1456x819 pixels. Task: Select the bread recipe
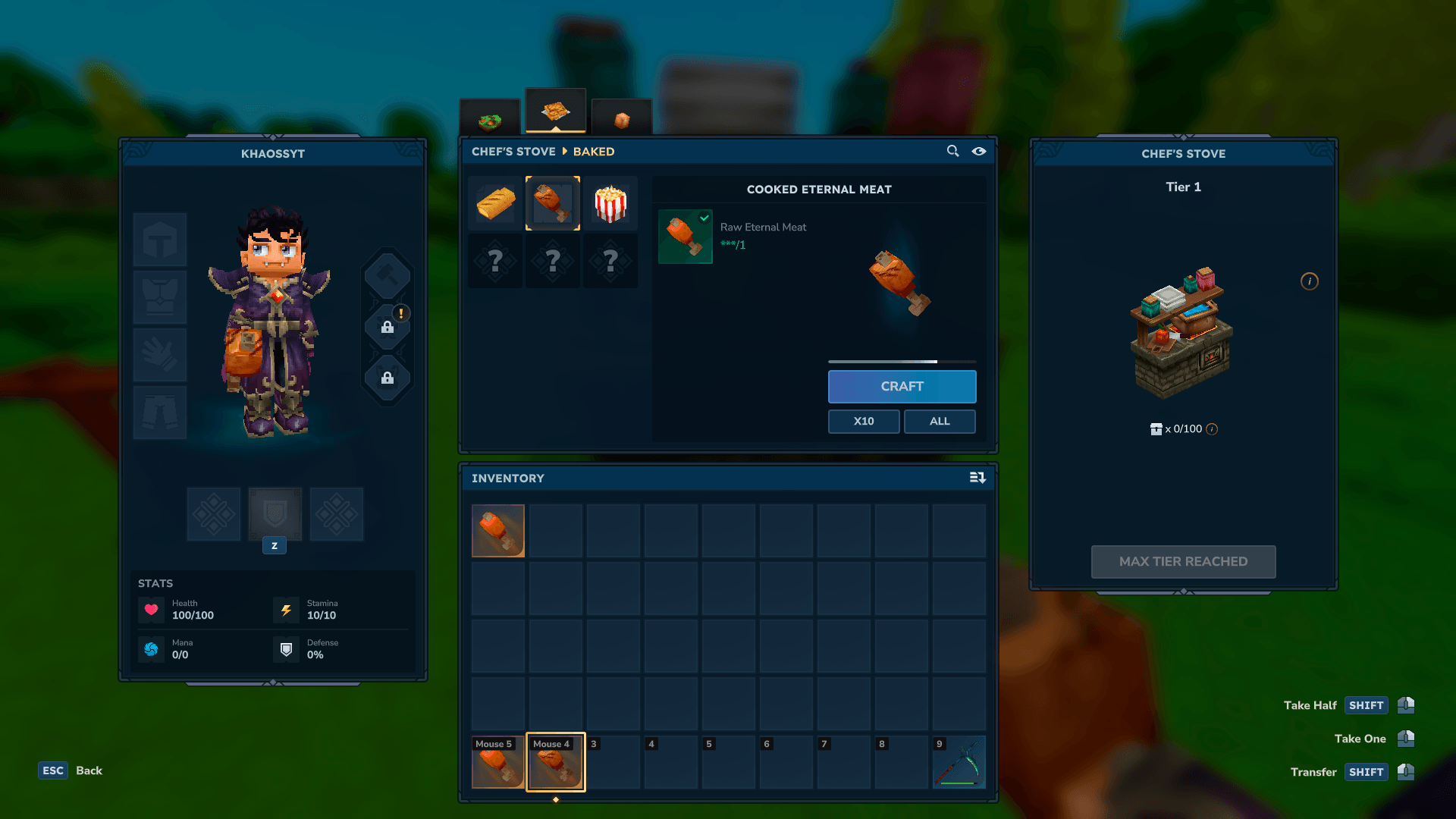pos(496,203)
